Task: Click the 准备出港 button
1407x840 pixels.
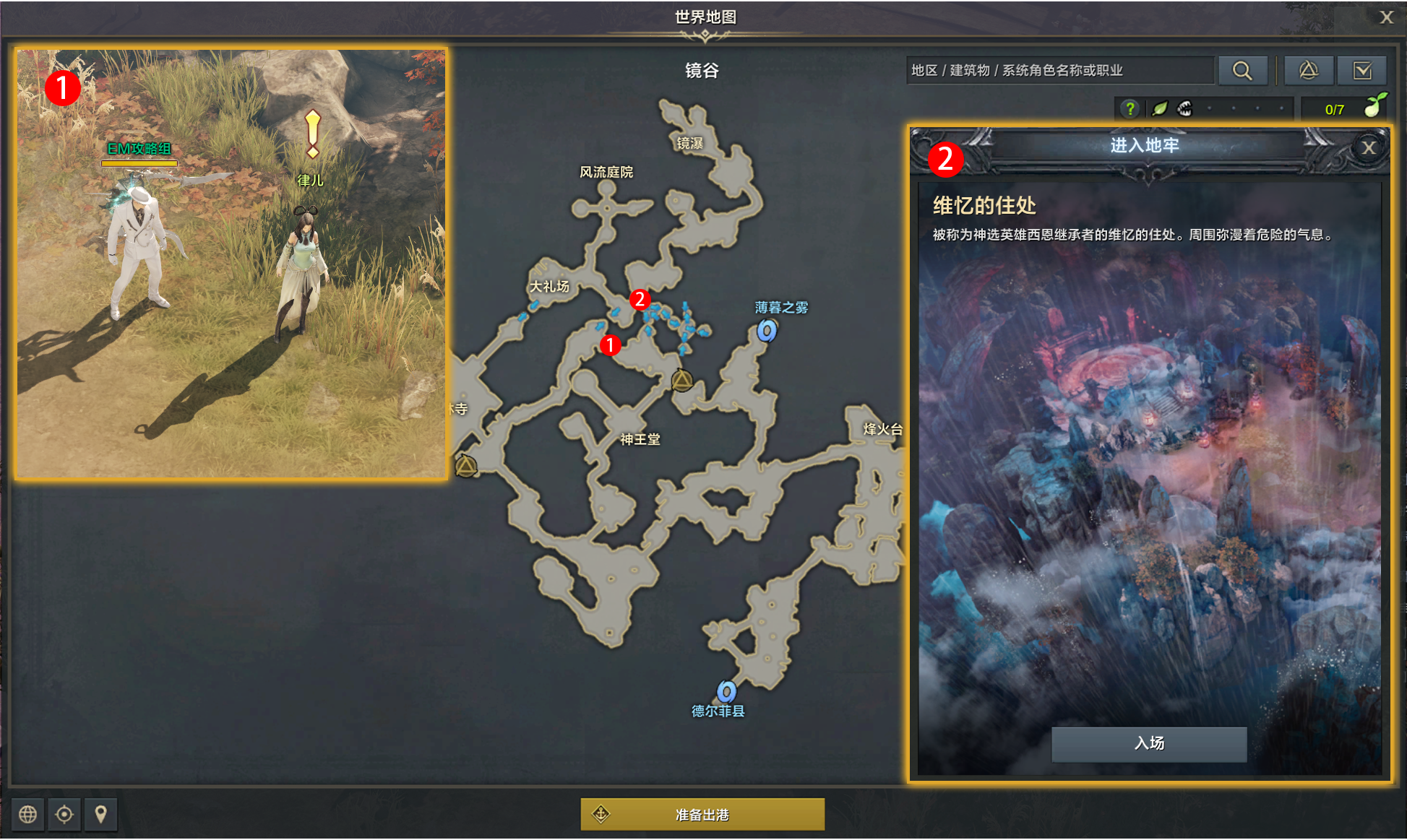Action: [x=702, y=815]
